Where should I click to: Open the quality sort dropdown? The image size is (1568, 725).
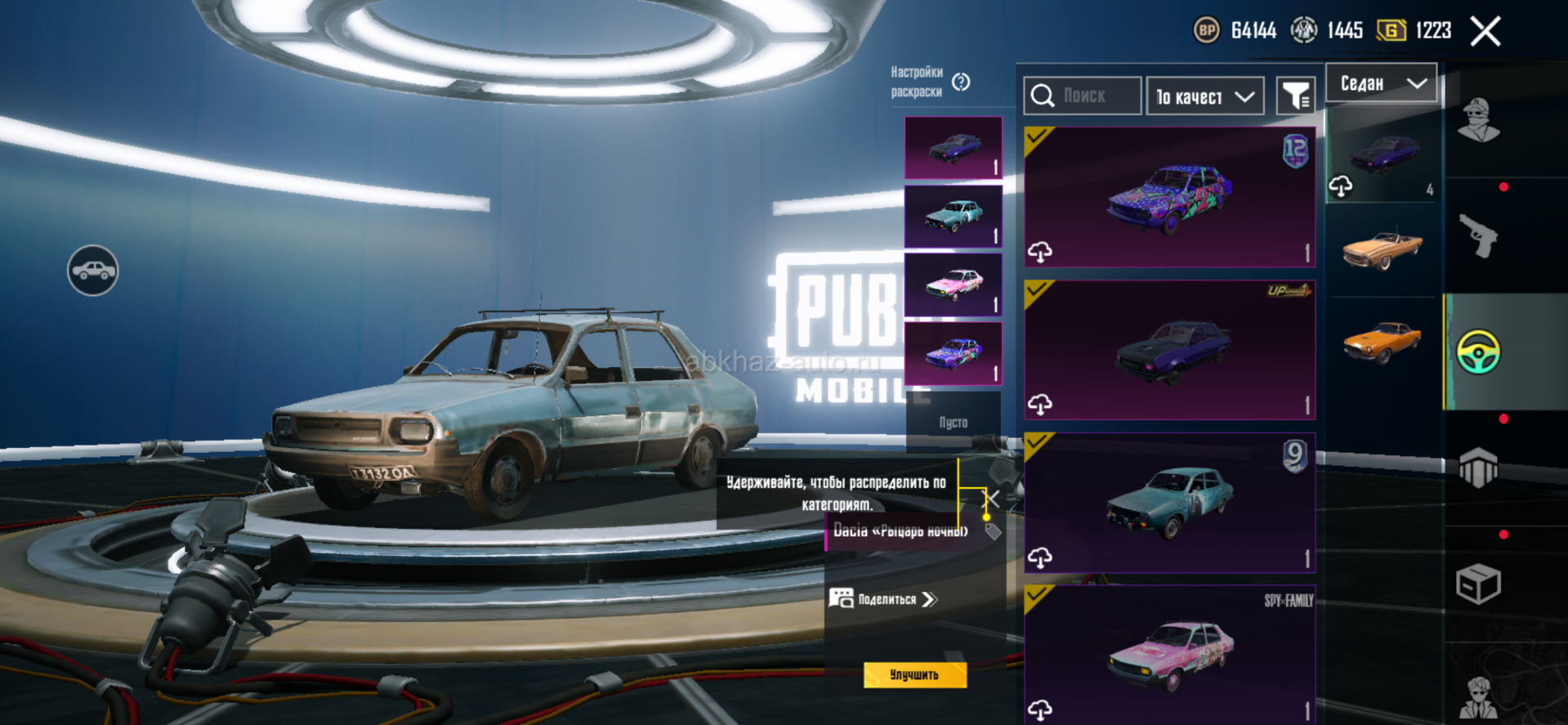(x=1204, y=97)
